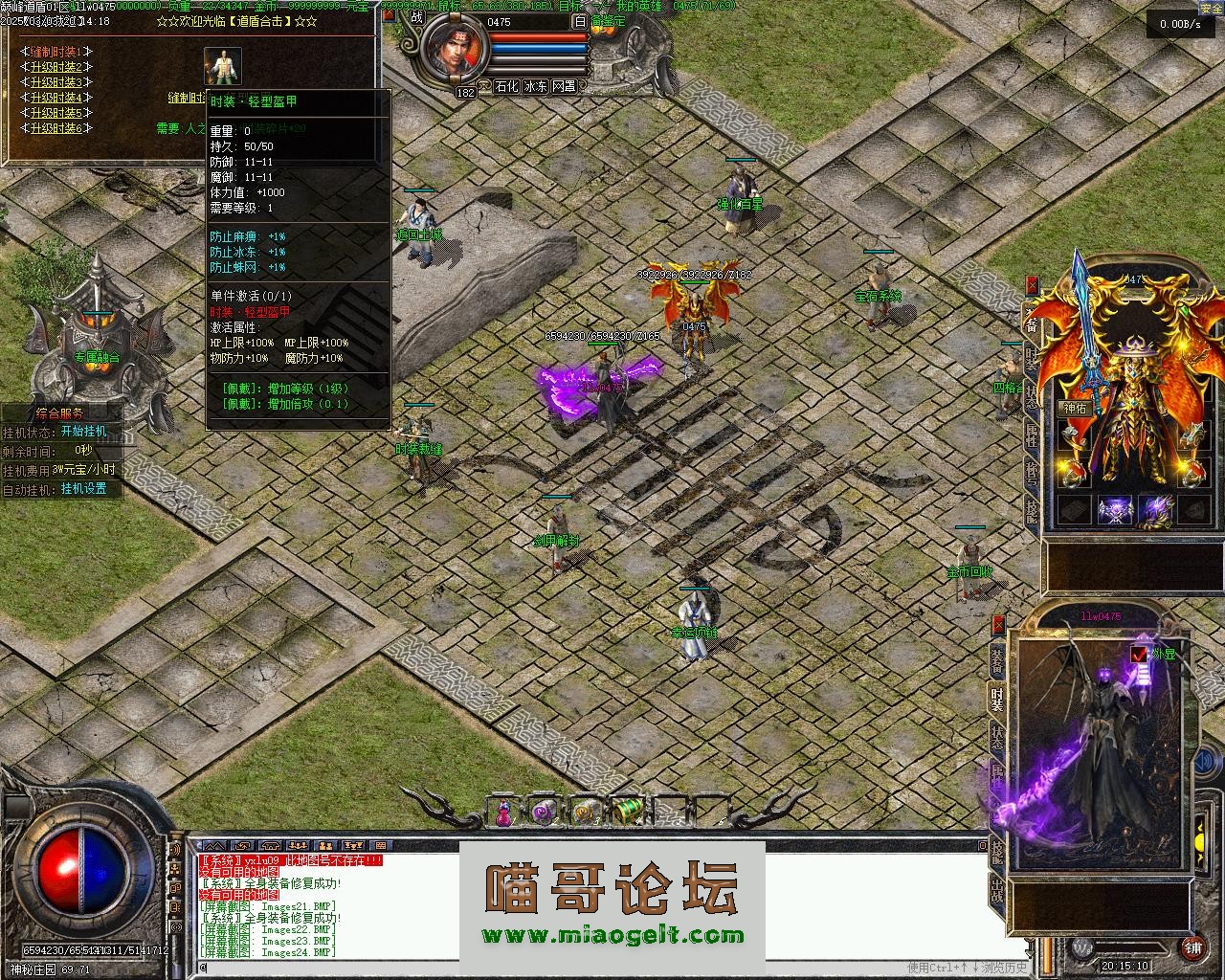
Task: Open the green treasure chest hotbar slot
Action: tap(627, 813)
